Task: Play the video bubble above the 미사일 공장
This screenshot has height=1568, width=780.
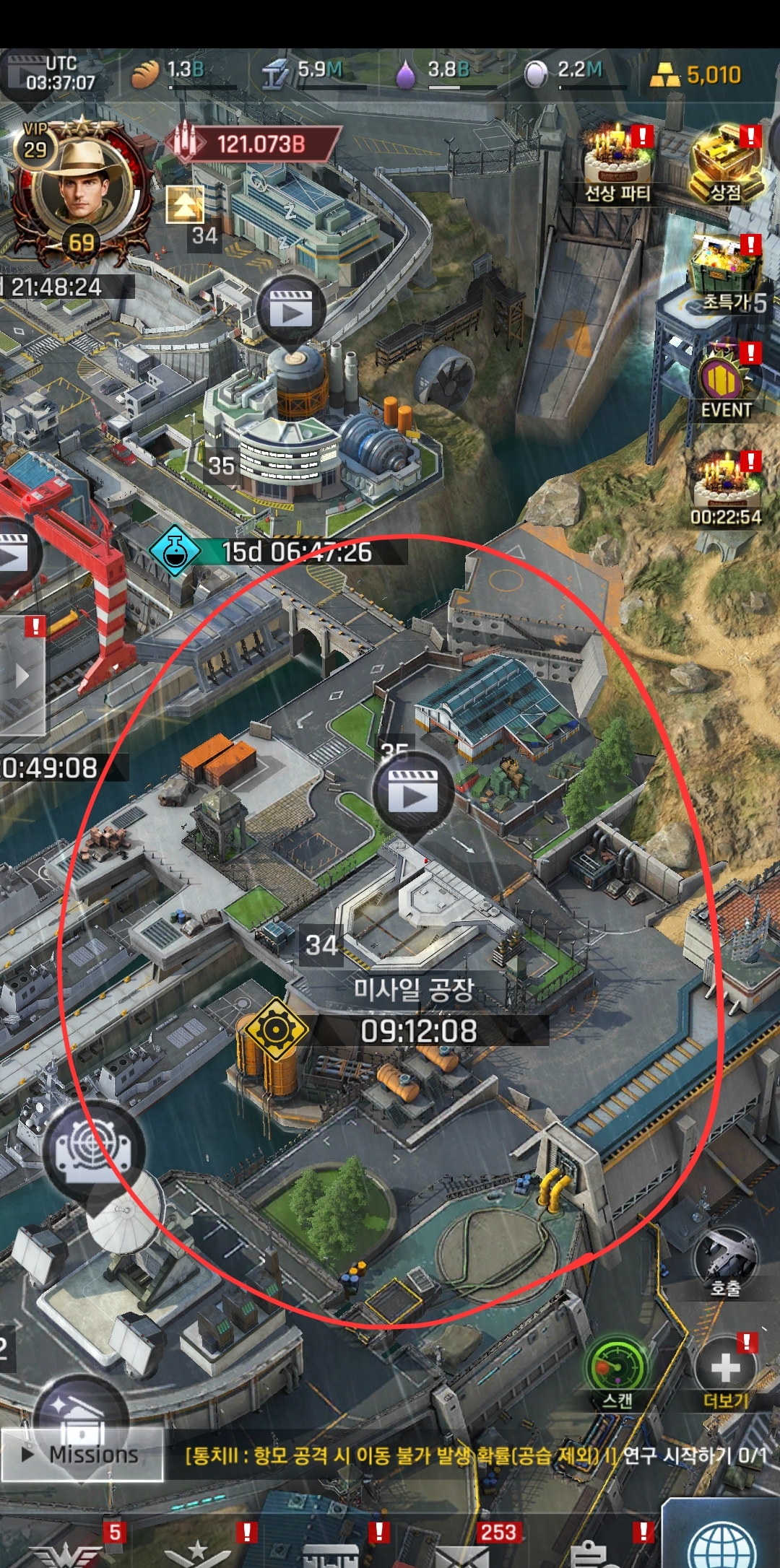Action: [413, 791]
